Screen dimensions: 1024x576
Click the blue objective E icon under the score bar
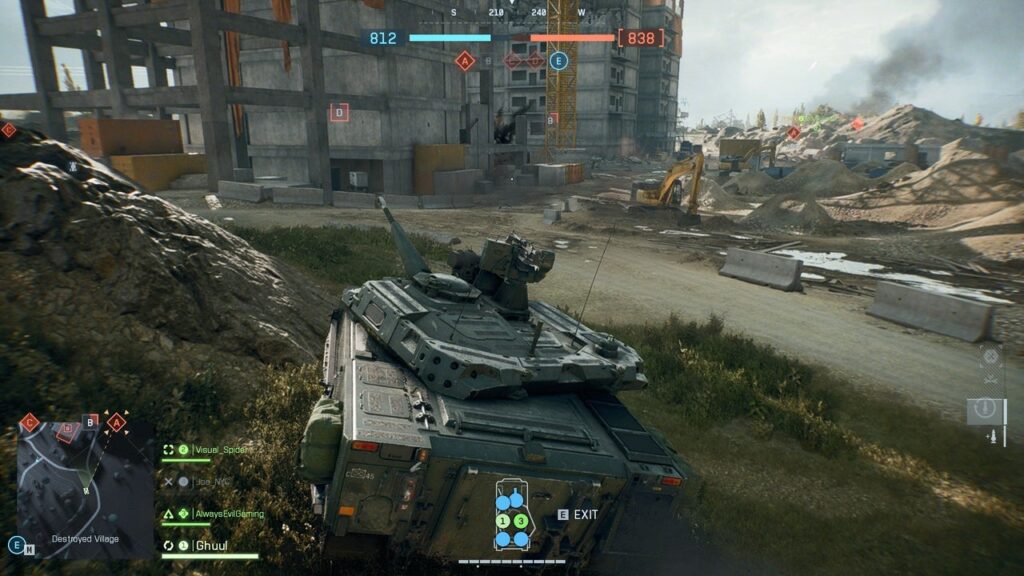(x=559, y=61)
